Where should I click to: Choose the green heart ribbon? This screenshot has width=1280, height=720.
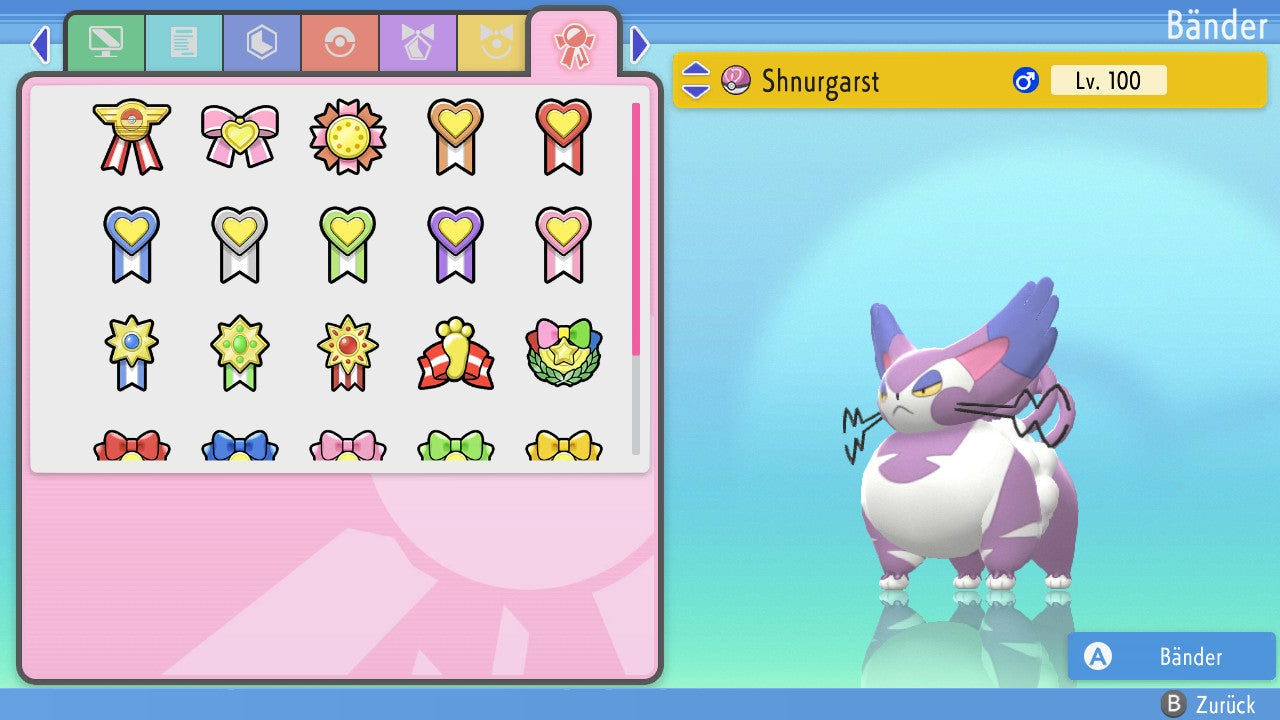click(x=347, y=244)
